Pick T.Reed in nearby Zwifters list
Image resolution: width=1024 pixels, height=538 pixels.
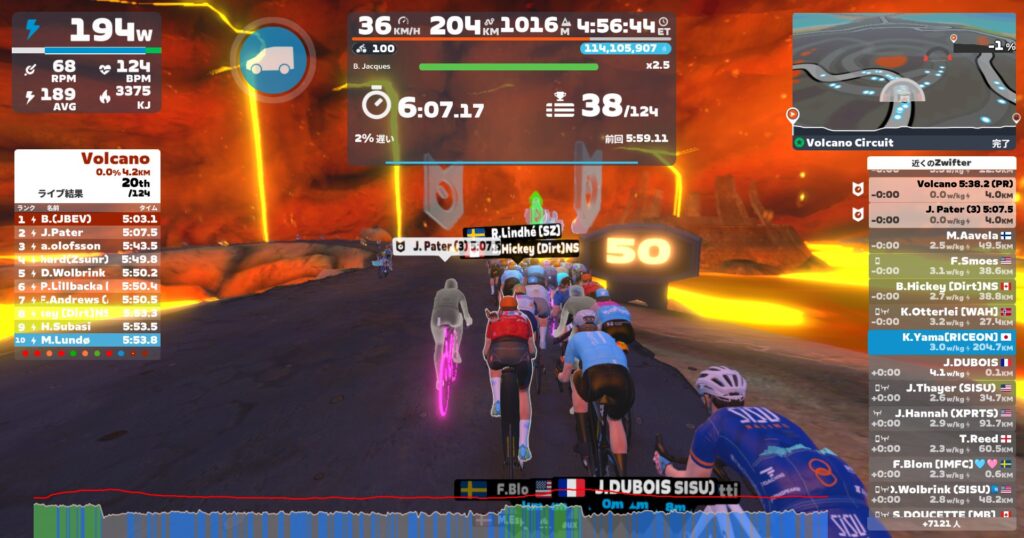point(941,444)
